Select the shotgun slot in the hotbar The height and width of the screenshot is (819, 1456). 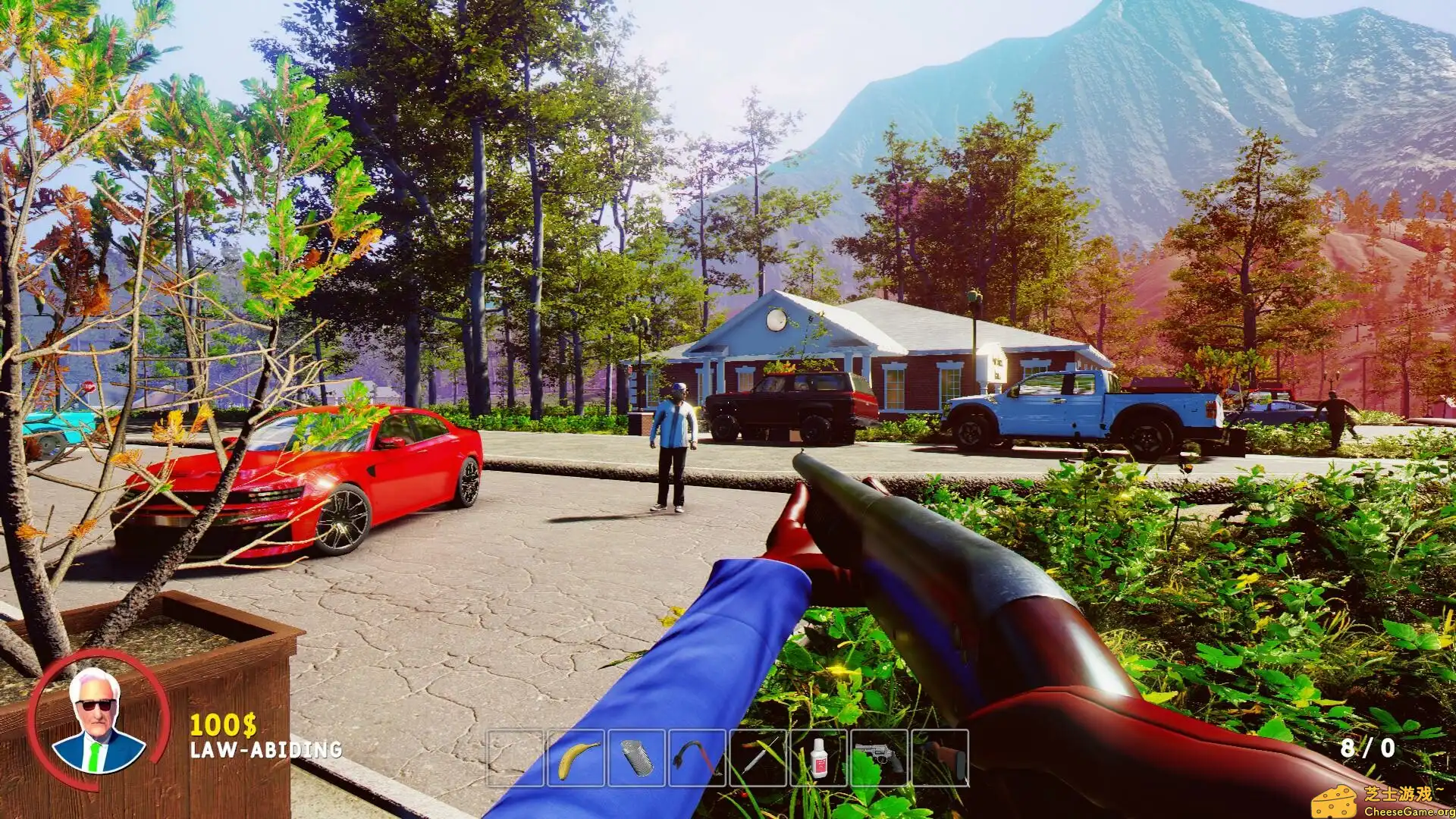pos(940,758)
